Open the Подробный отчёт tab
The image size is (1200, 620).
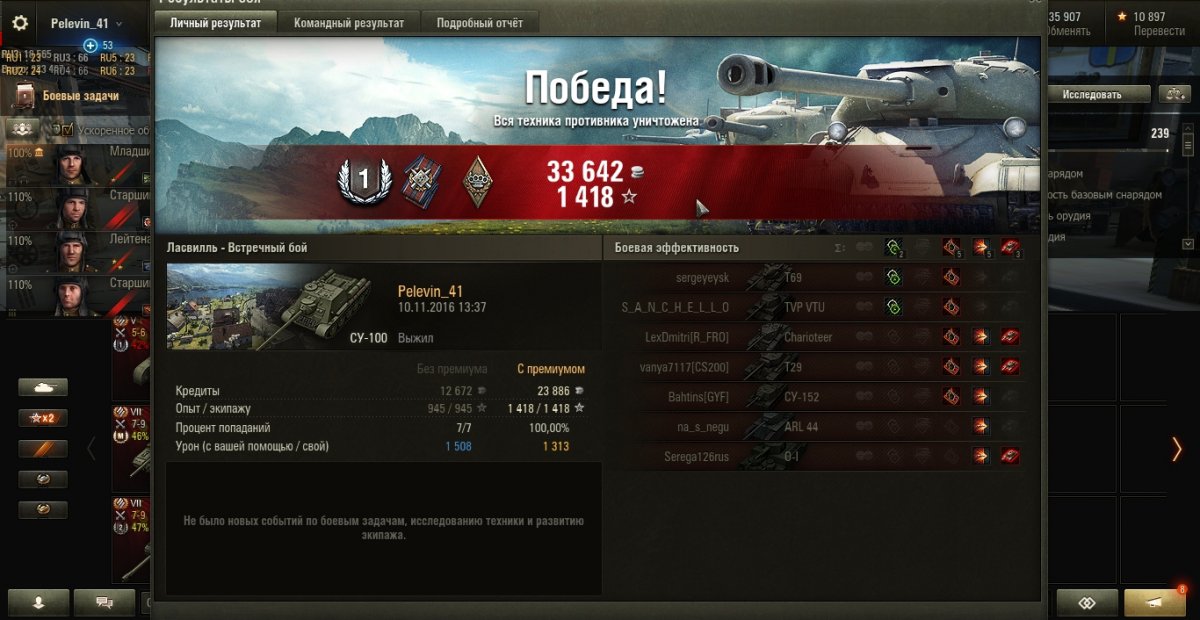click(479, 22)
